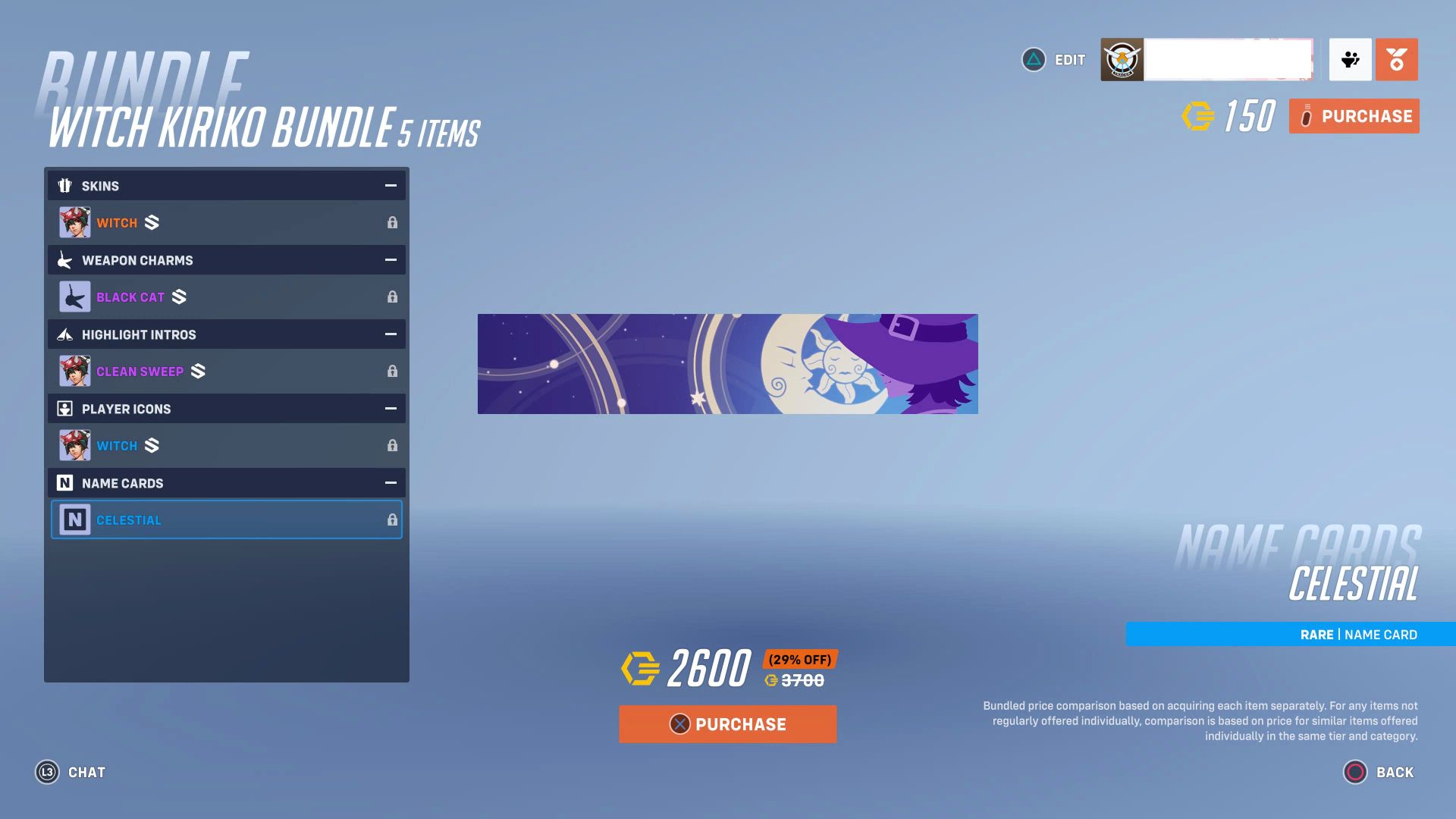Open the social group icon near the player banner
Screen dimensions: 1456x819
1349,60
